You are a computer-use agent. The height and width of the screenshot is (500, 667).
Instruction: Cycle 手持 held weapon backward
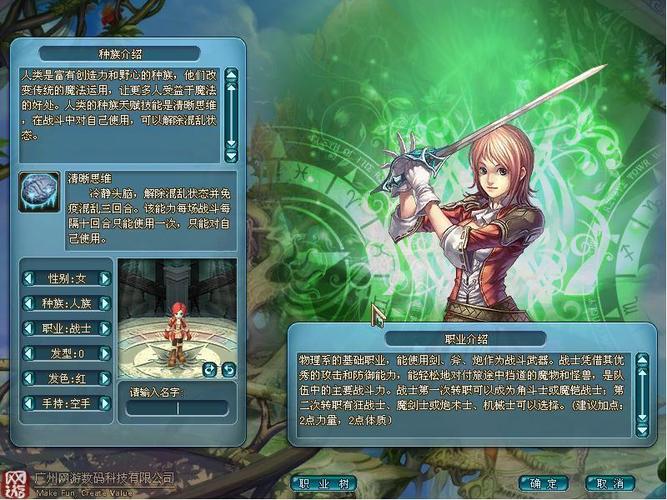point(30,404)
